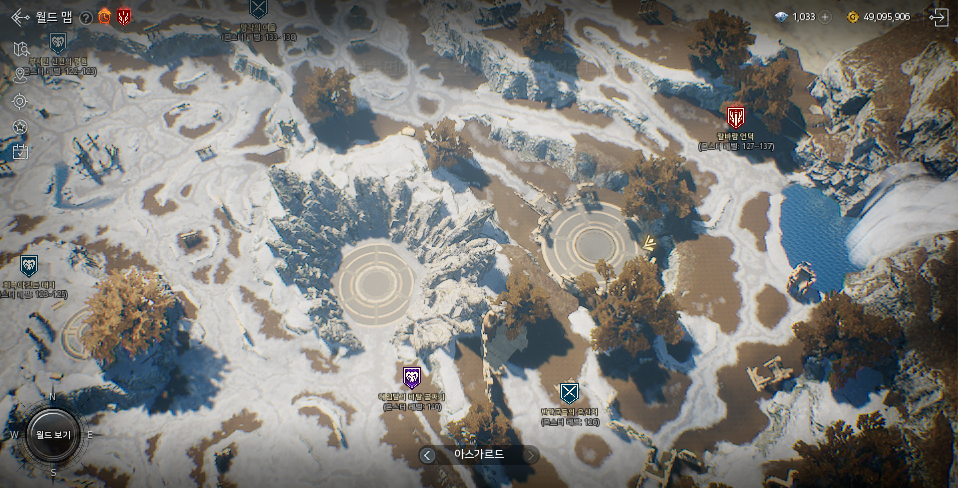
Task: Open the calendar checklist icon
Action: click(20, 152)
